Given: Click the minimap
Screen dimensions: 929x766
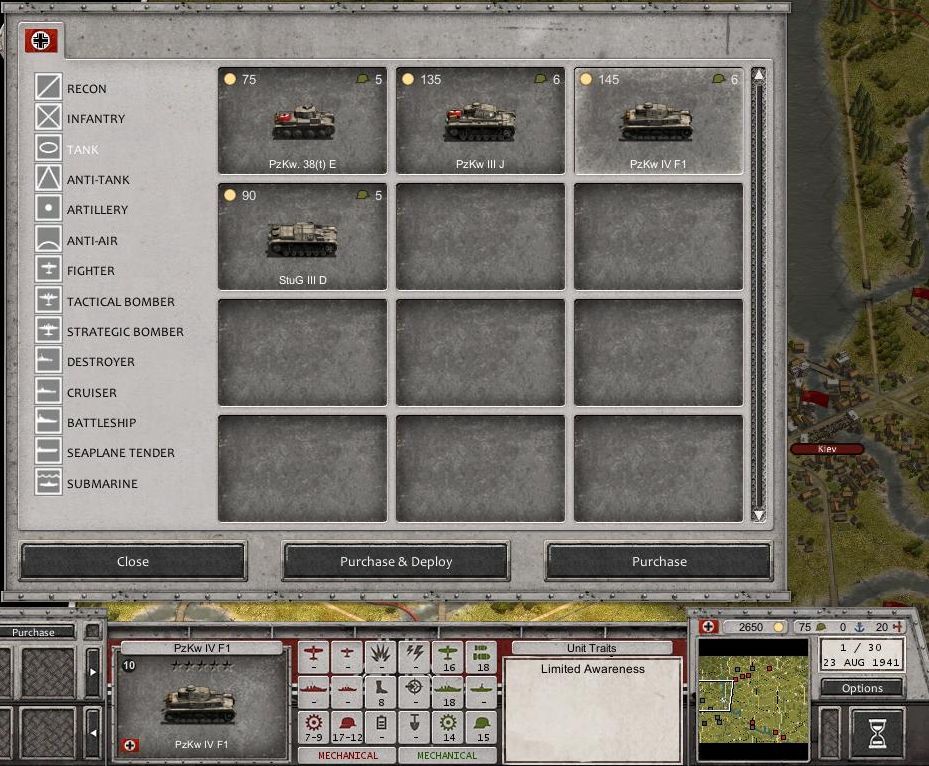Looking at the screenshot, I should 752,690.
